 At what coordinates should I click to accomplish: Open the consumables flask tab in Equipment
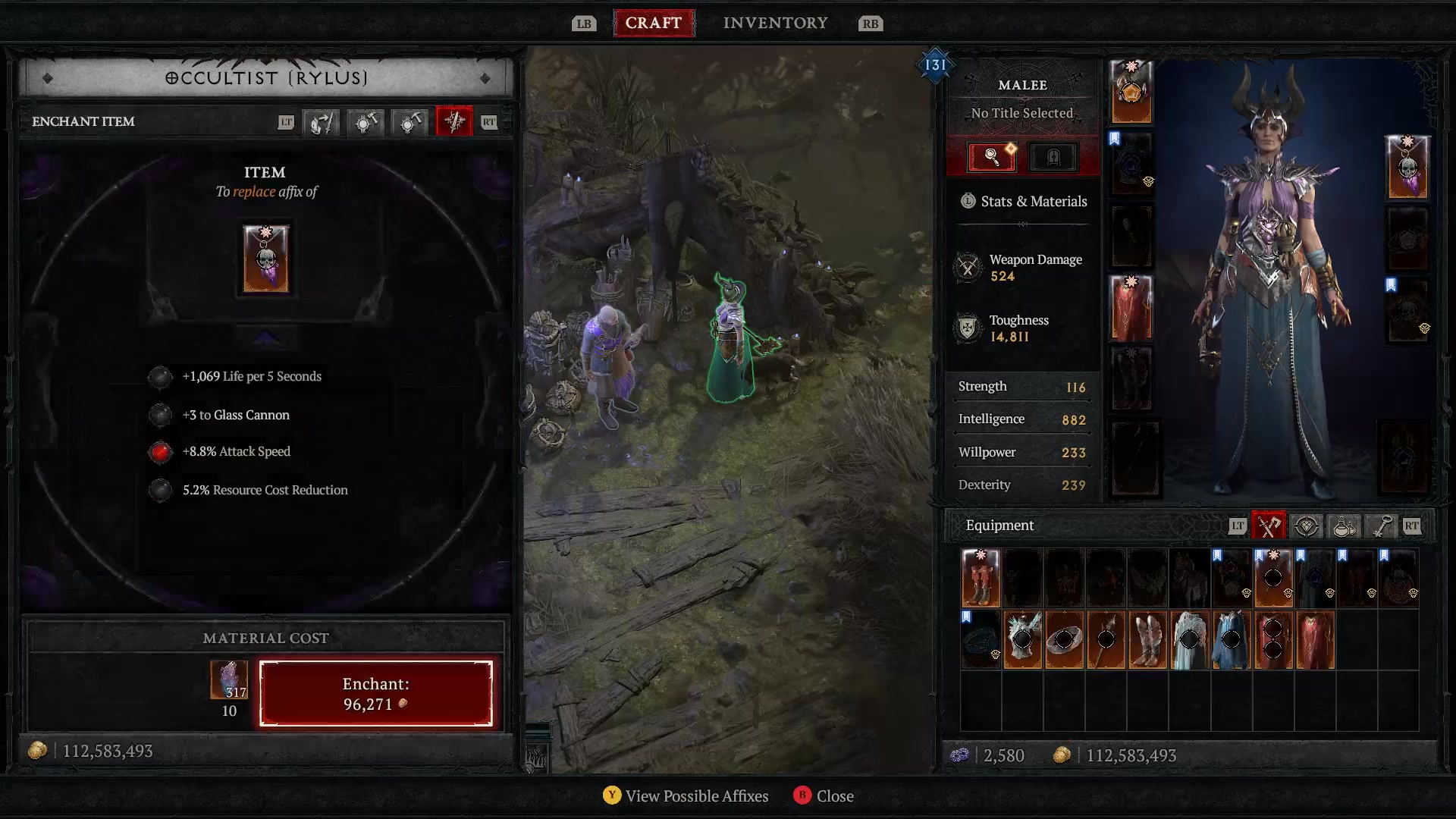(1343, 526)
